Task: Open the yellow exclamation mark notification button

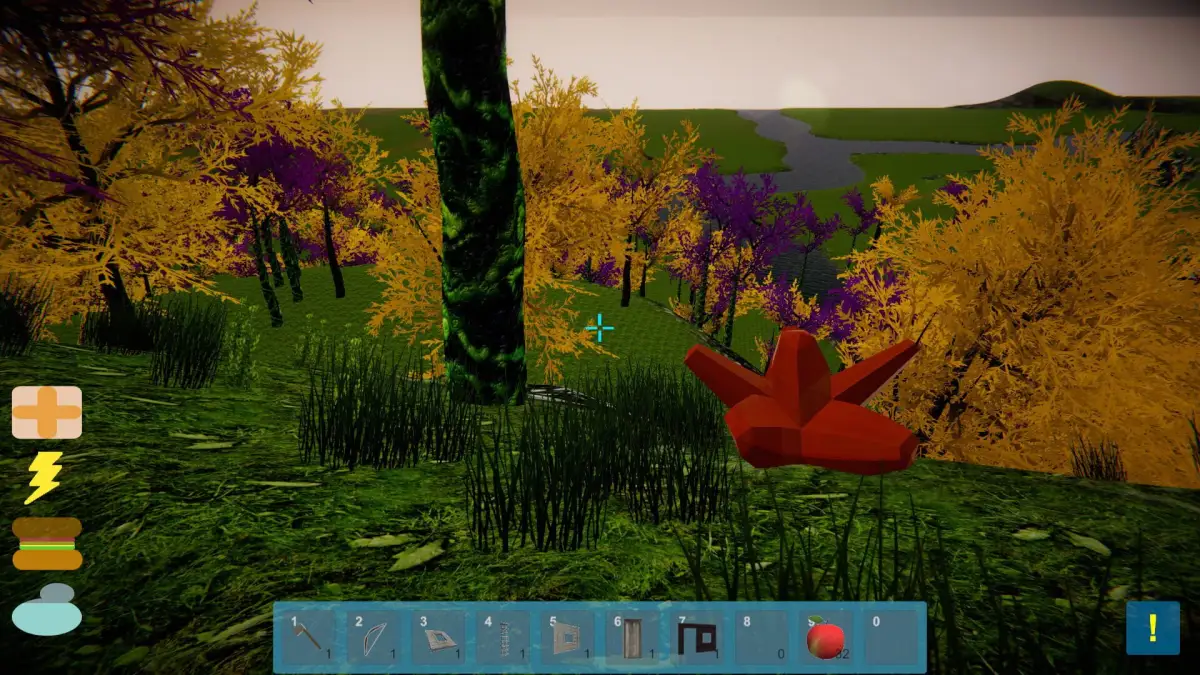Action: pos(1152,628)
